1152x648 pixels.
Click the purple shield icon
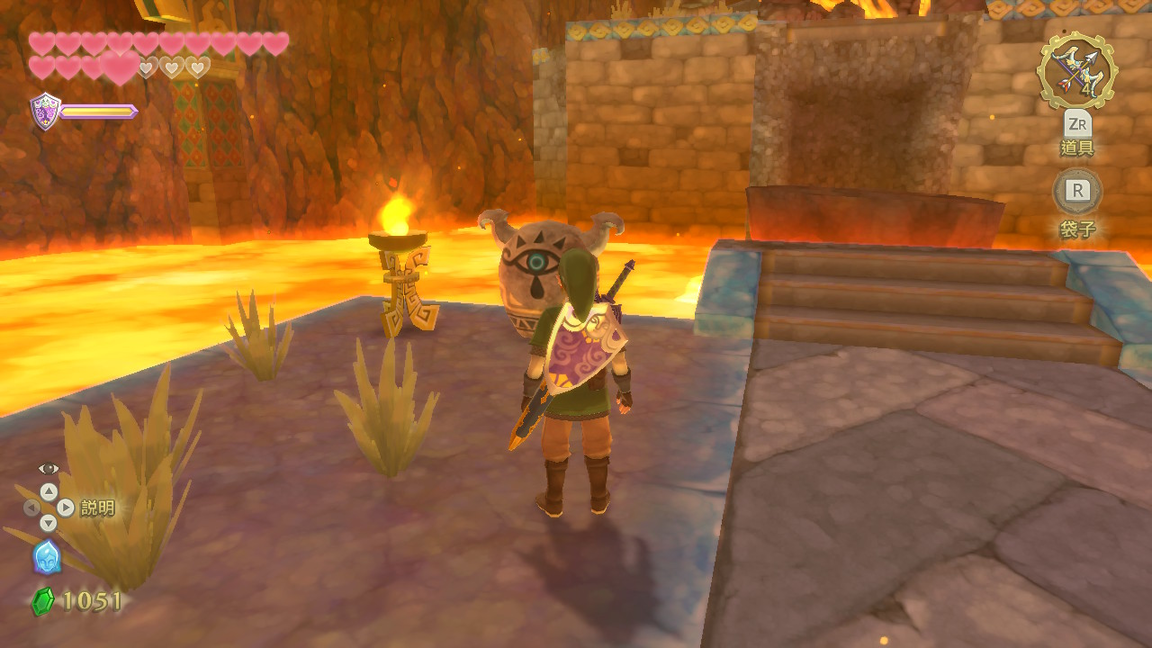[x=45, y=110]
